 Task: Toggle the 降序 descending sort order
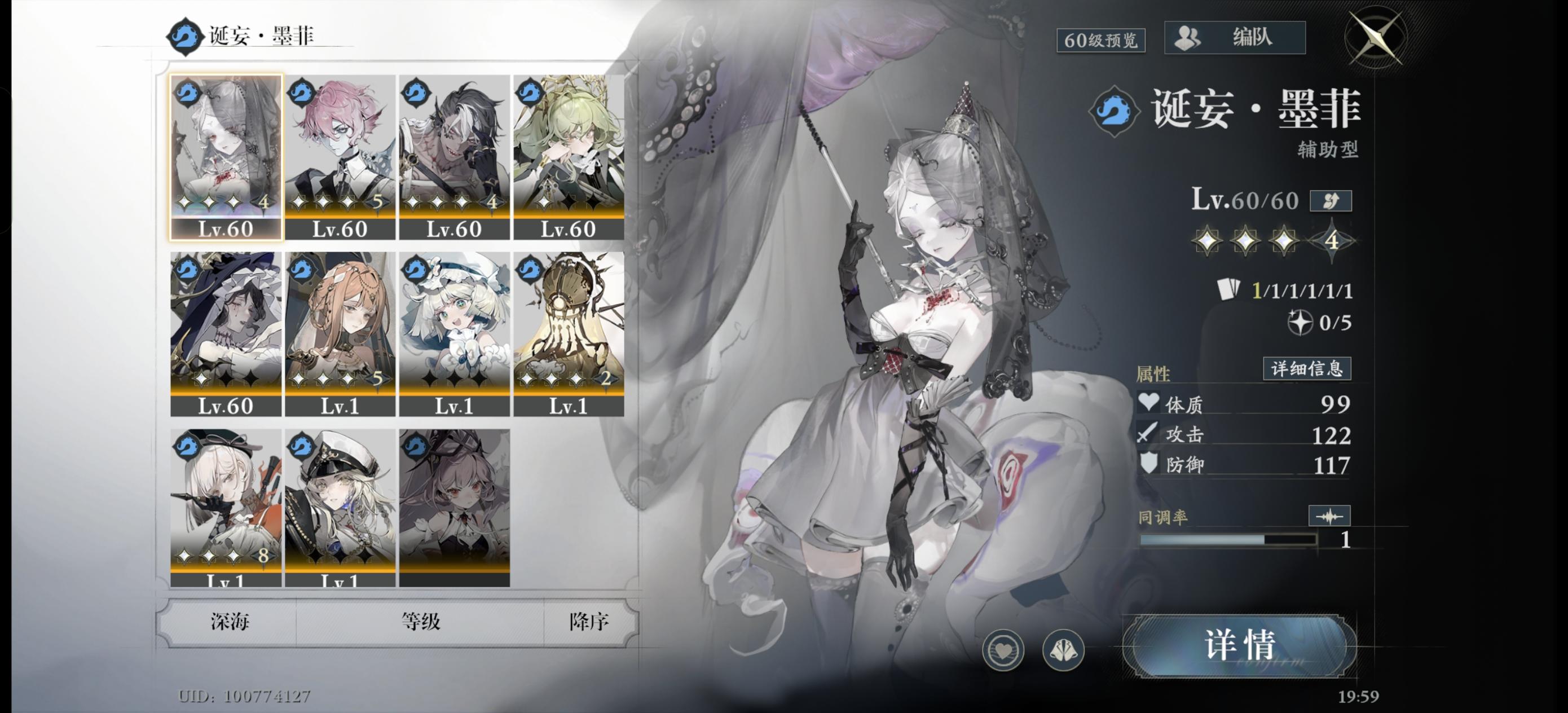587,623
